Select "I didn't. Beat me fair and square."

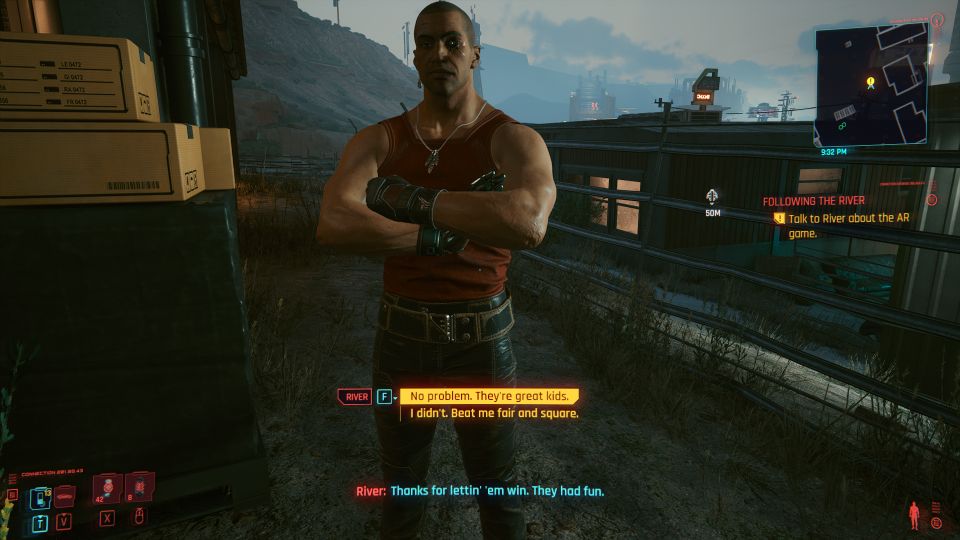click(494, 413)
